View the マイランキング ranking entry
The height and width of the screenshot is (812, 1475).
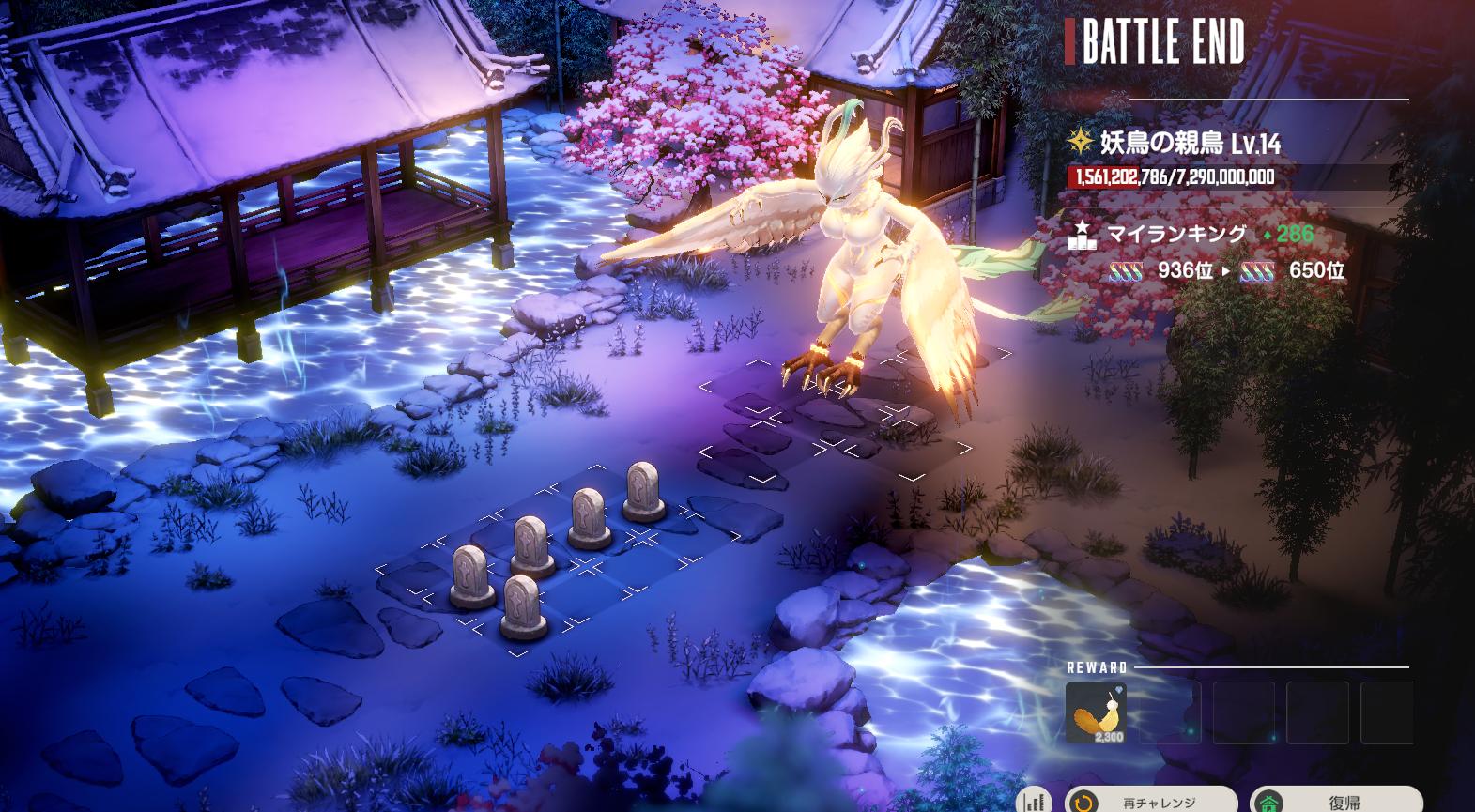point(1176,235)
